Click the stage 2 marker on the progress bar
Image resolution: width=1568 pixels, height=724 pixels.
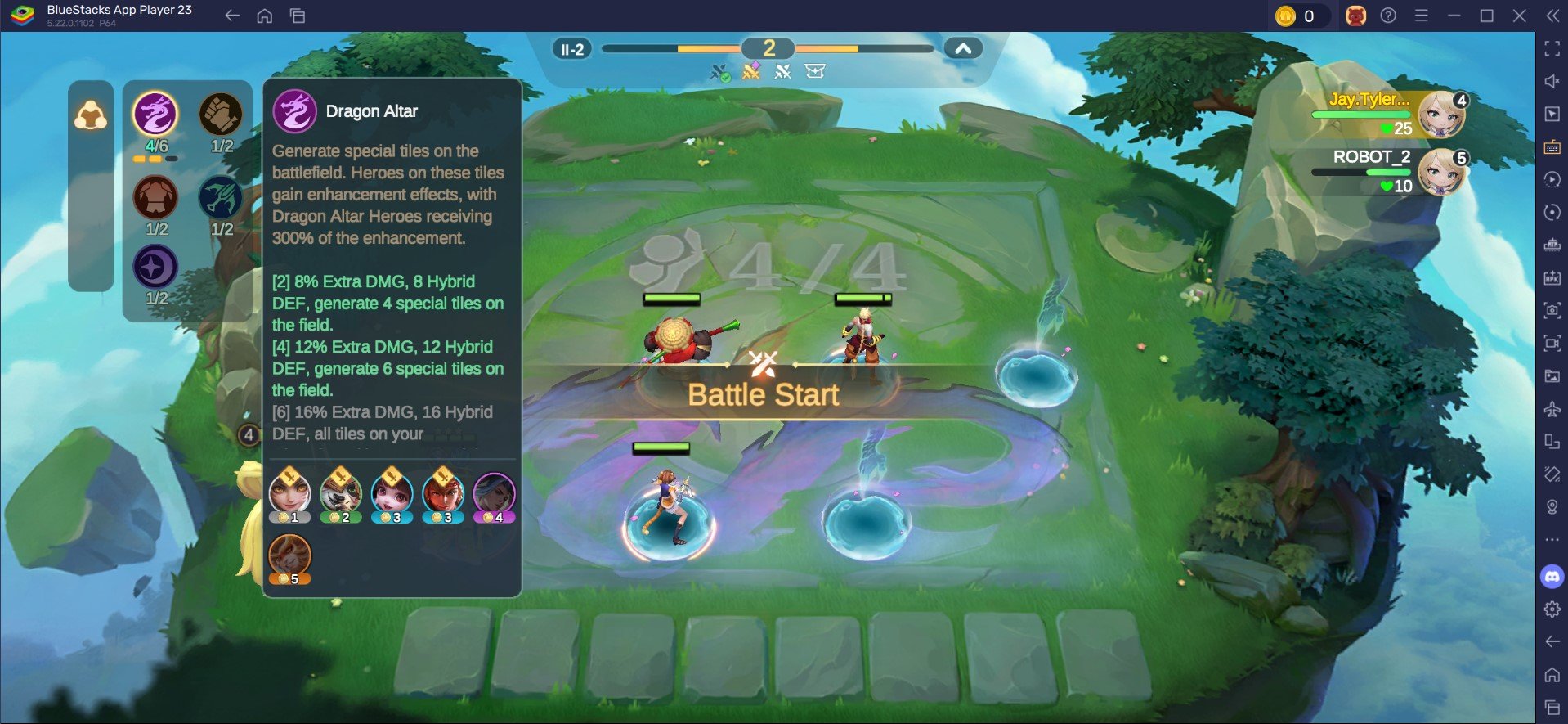pyautogui.click(x=767, y=48)
